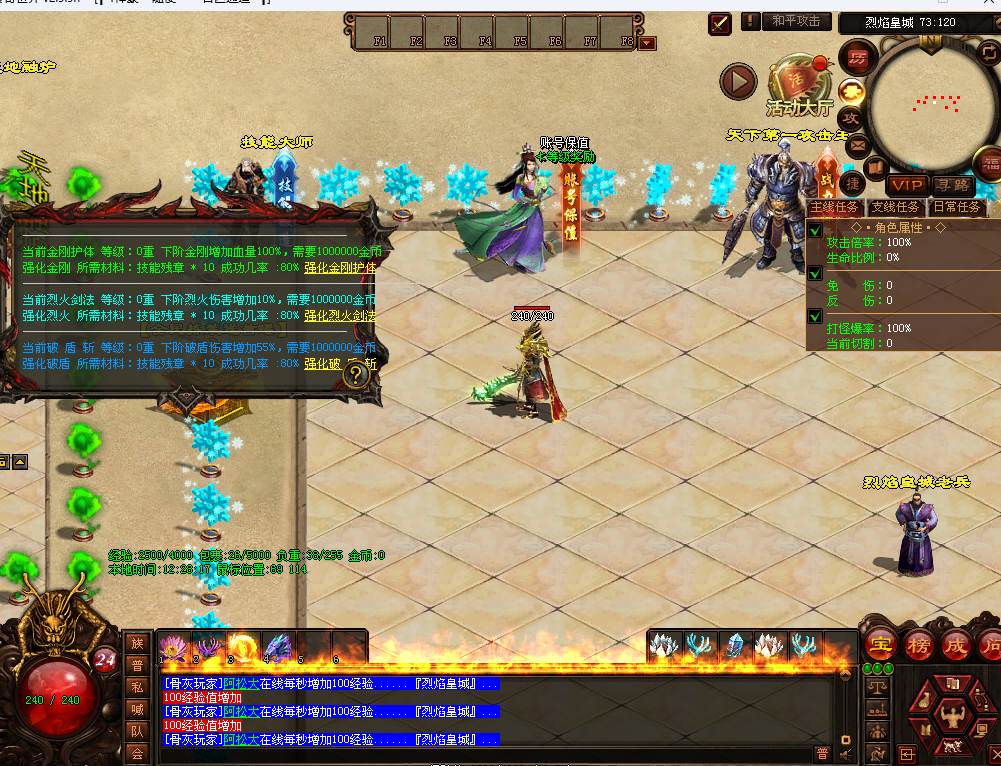This screenshot has height=766, width=1001.
Task: Switch to the 主线任务 tab
Action: (x=835, y=207)
